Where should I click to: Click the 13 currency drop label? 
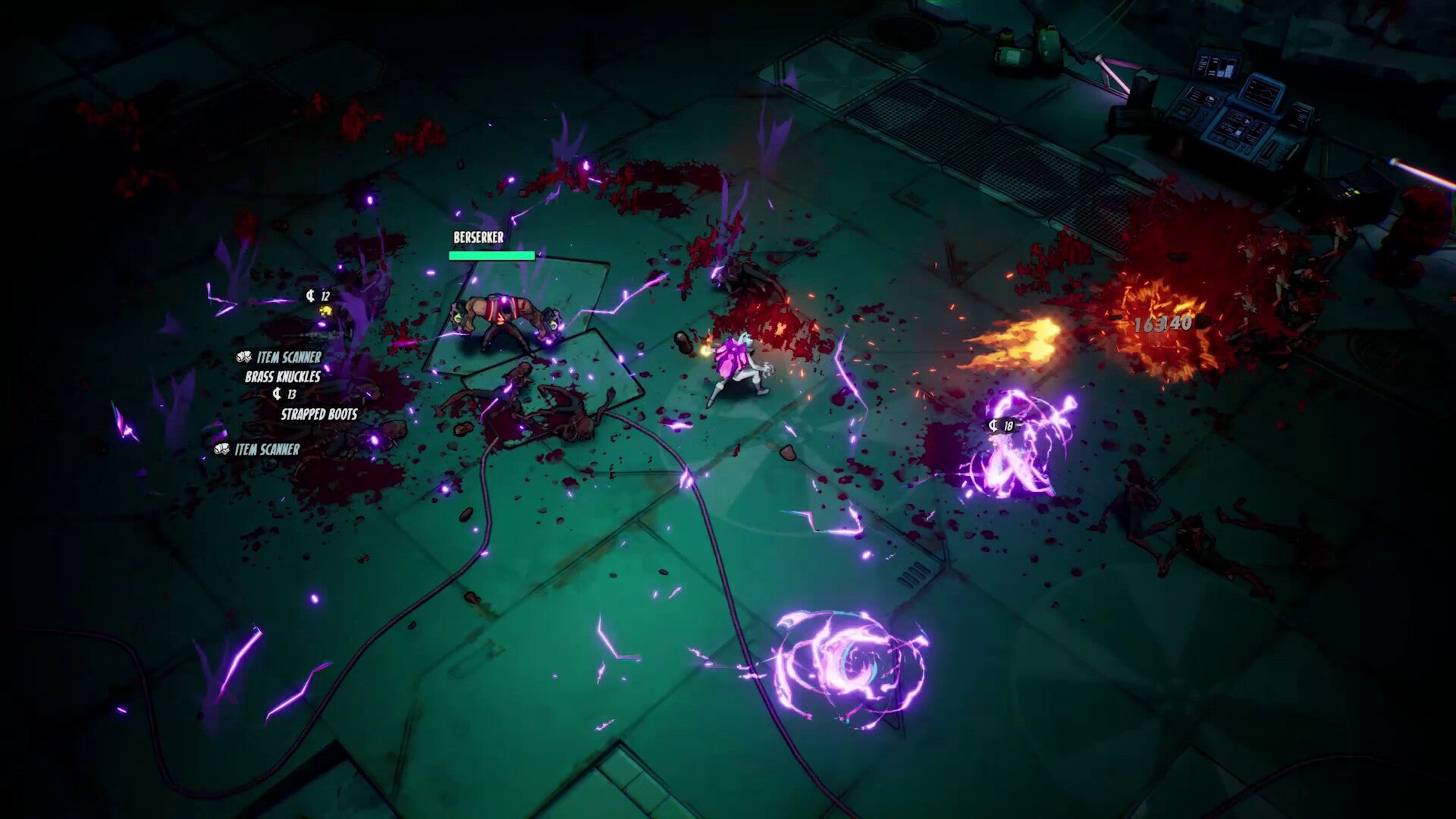click(x=284, y=394)
